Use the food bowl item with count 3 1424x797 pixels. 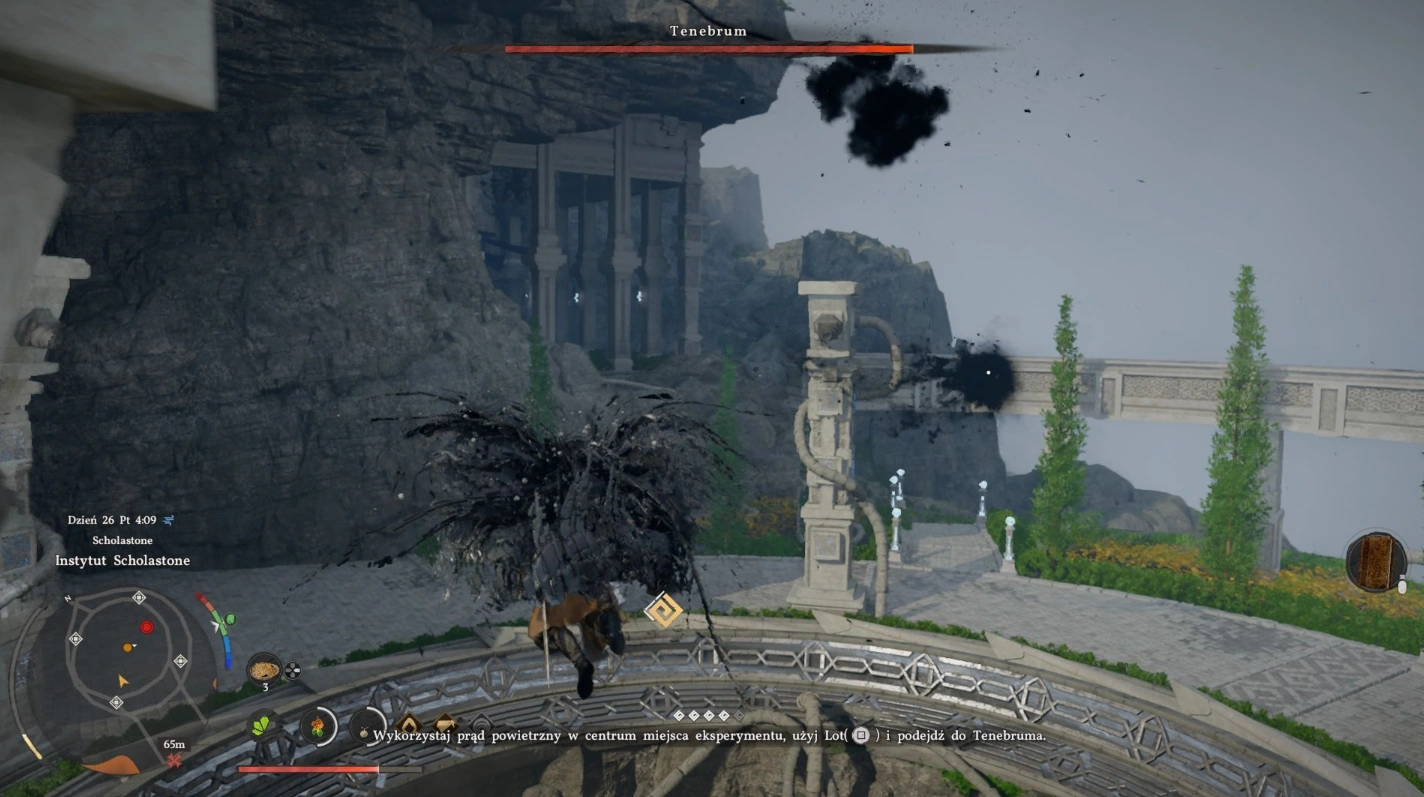click(264, 668)
